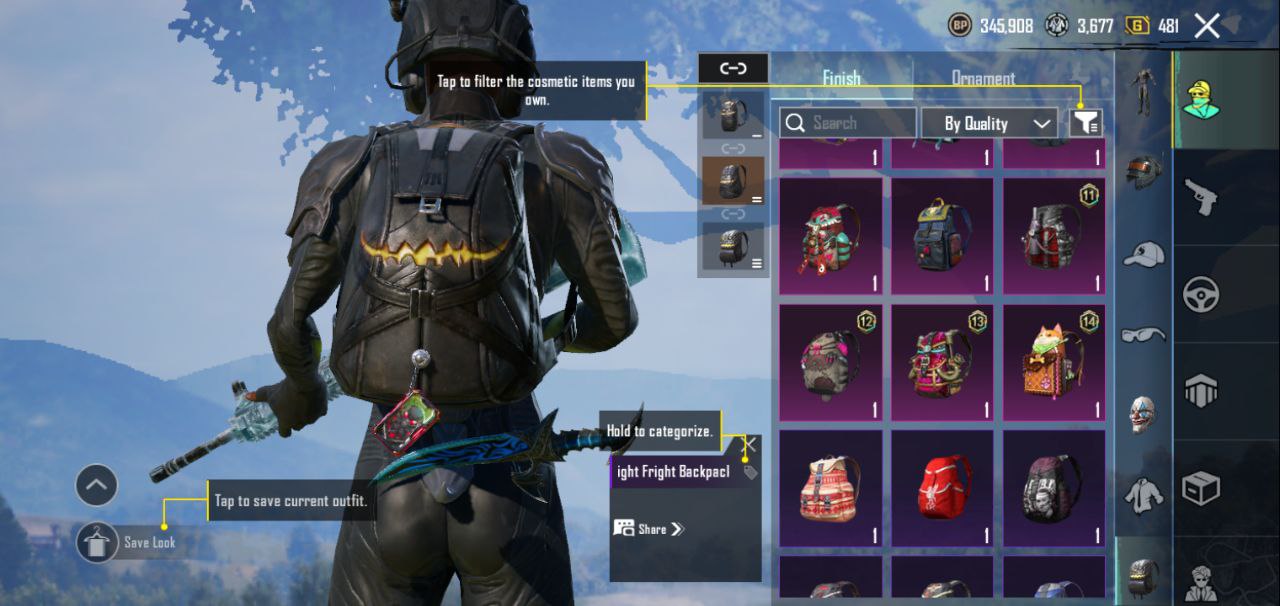Viewport: 1280px width, 606px height.
Task: Switch to the pistol weapons section
Action: [x=1200, y=197]
